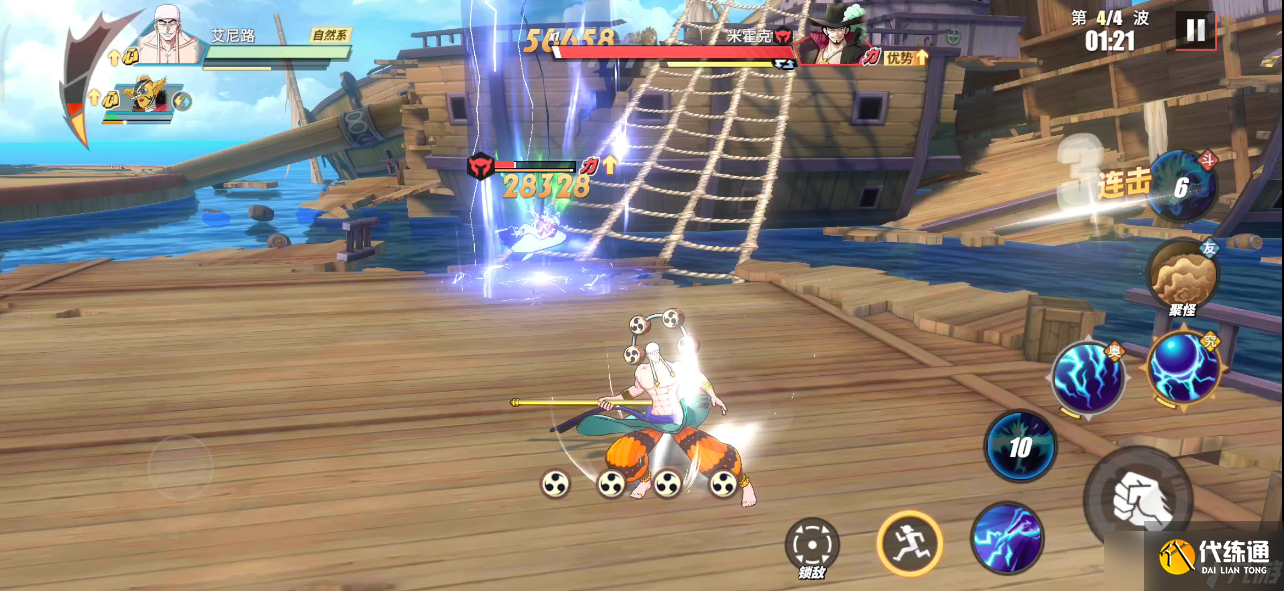Image resolution: width=1284 pixels, height=591 pixels.
Task: Call the 聚怪 friend assist skill
Action: click(1182, 273)
